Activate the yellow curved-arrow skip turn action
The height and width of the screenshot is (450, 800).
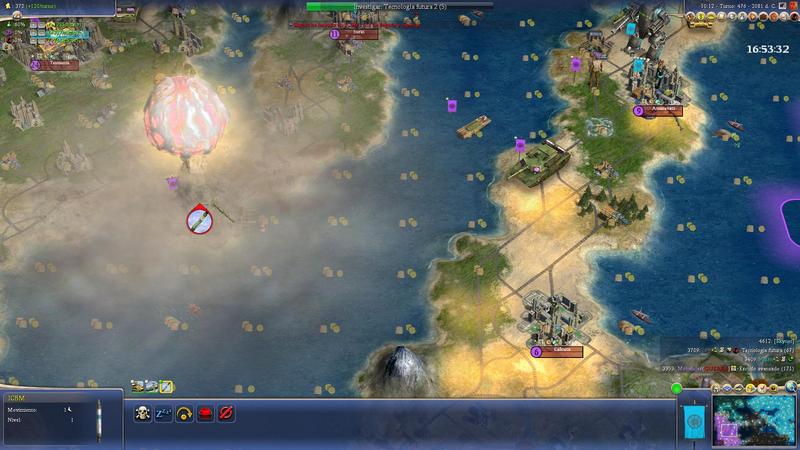coord(184,411)
